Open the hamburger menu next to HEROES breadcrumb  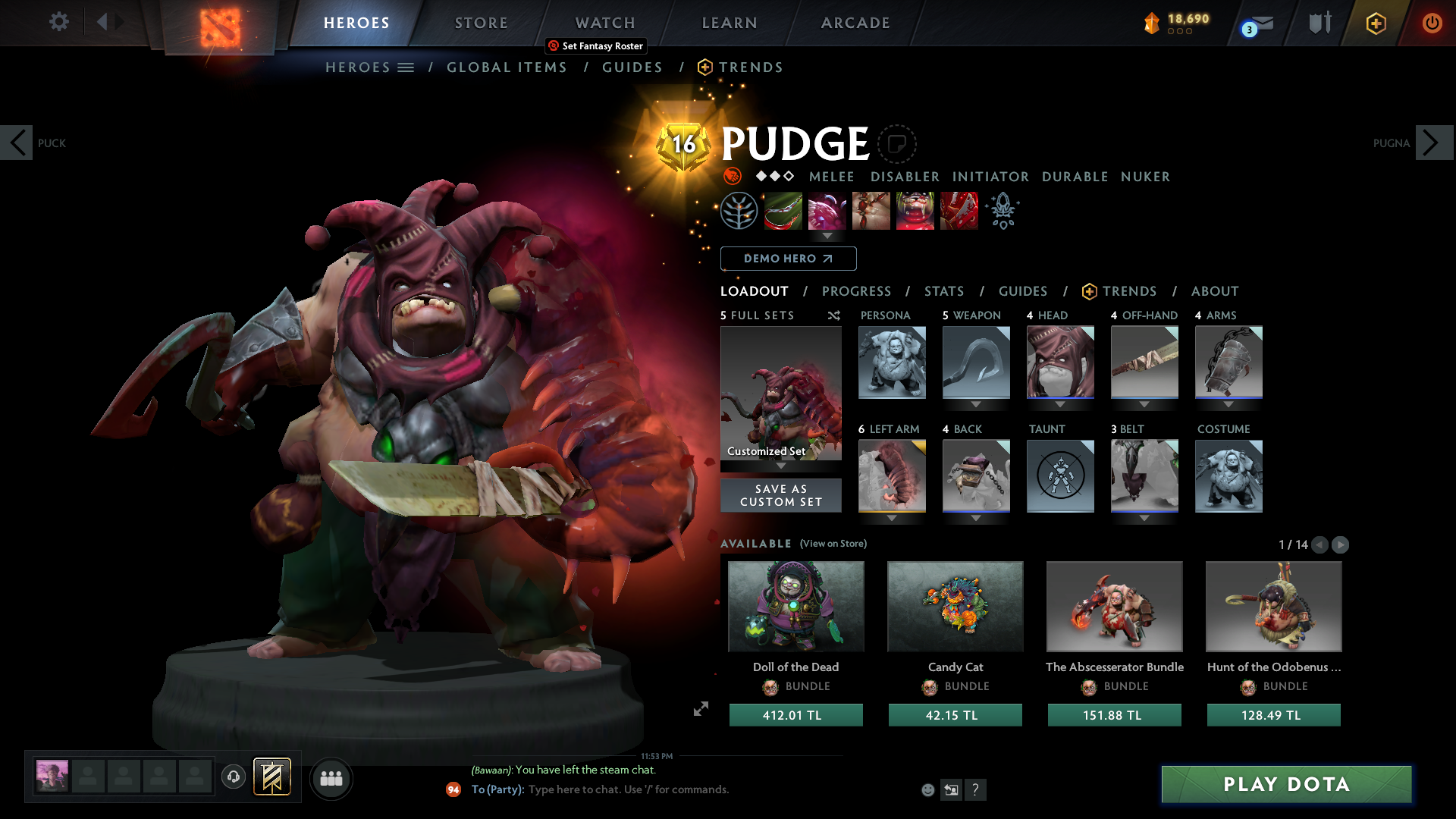tap(406, 67)
